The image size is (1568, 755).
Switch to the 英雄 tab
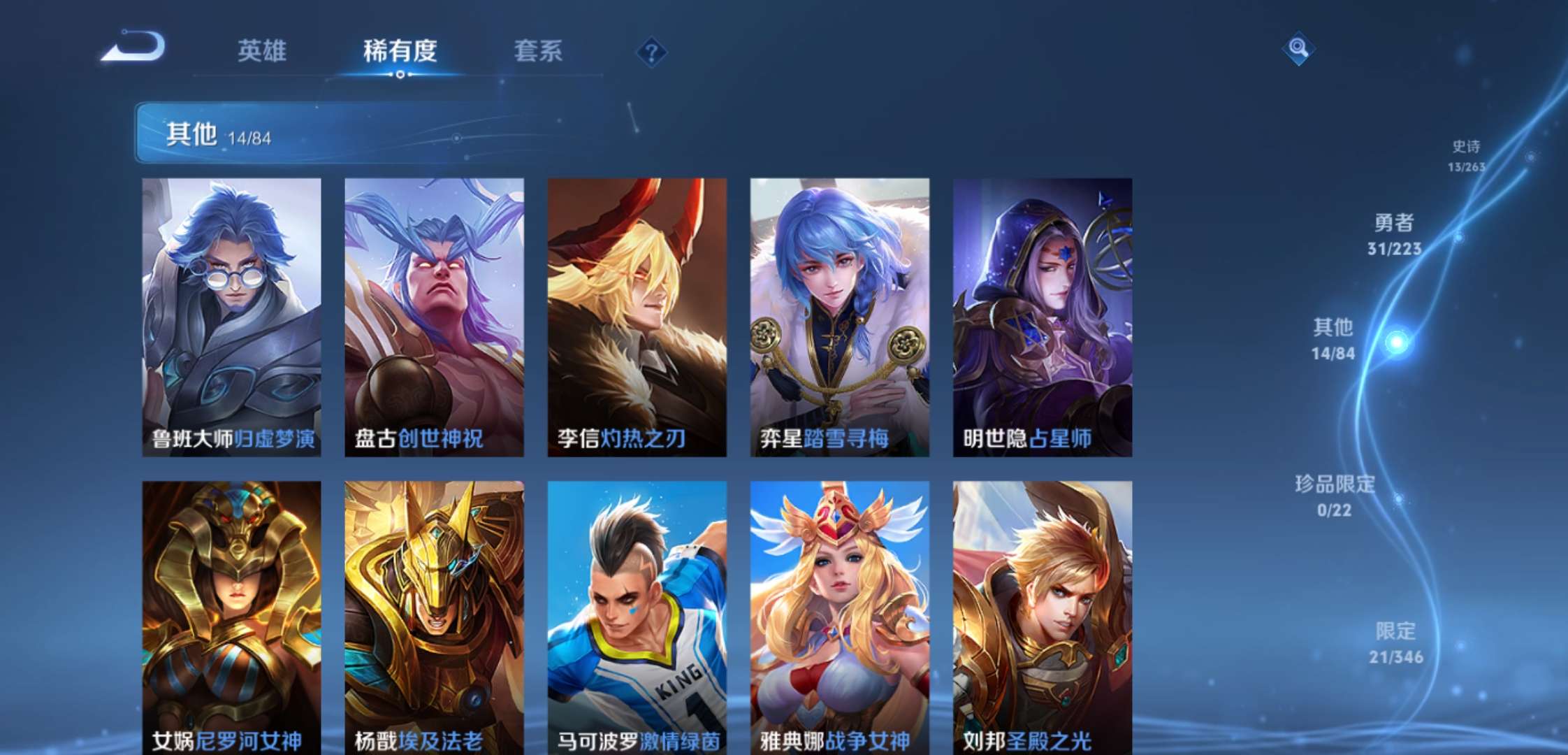[261, 51]
